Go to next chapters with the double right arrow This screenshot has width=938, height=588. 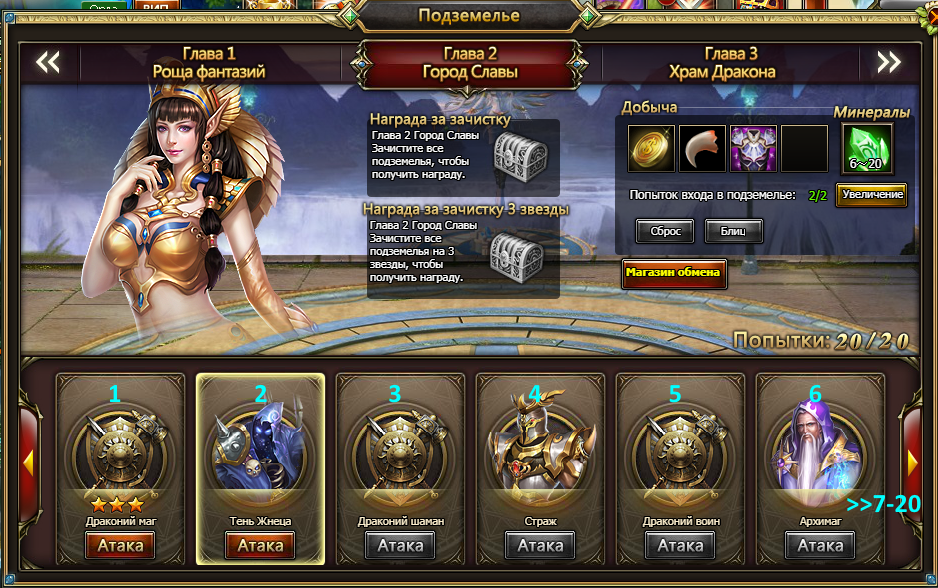[889, 63]
